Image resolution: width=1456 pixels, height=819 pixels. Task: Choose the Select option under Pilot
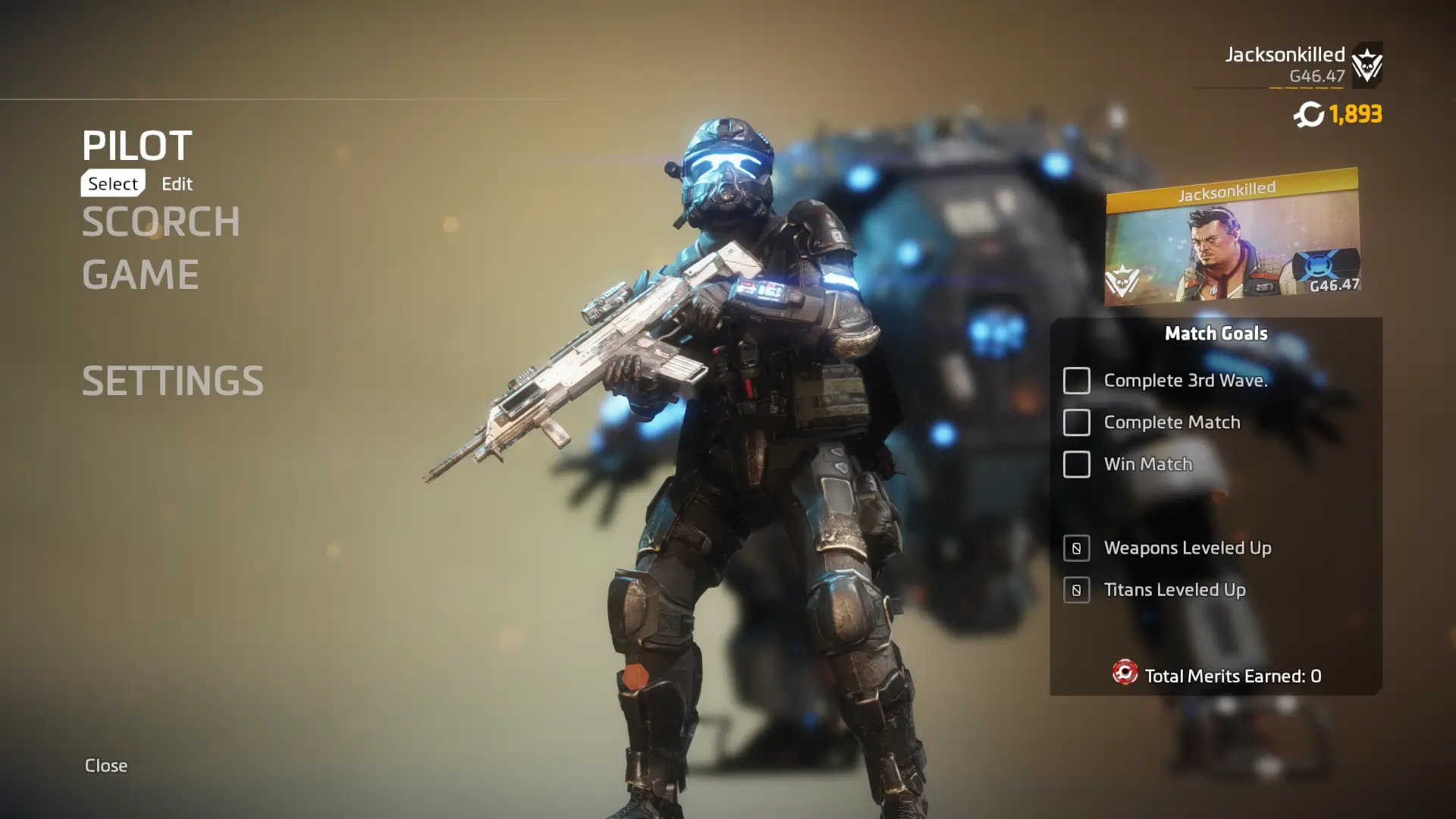[x=113, y=184]
